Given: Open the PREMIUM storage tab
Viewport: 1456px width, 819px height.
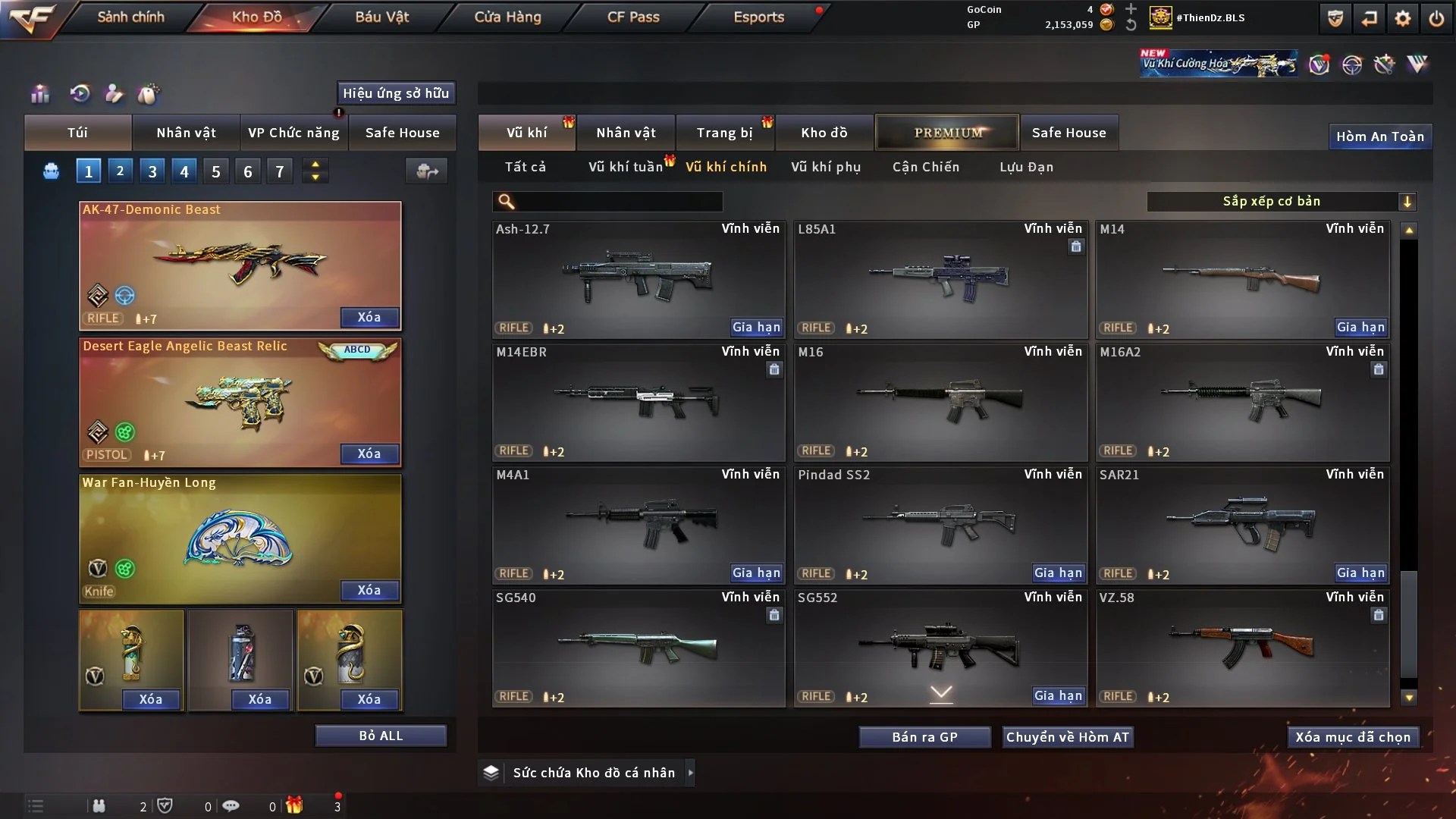Looking at the screenshot, I should [x=947, y=133].
